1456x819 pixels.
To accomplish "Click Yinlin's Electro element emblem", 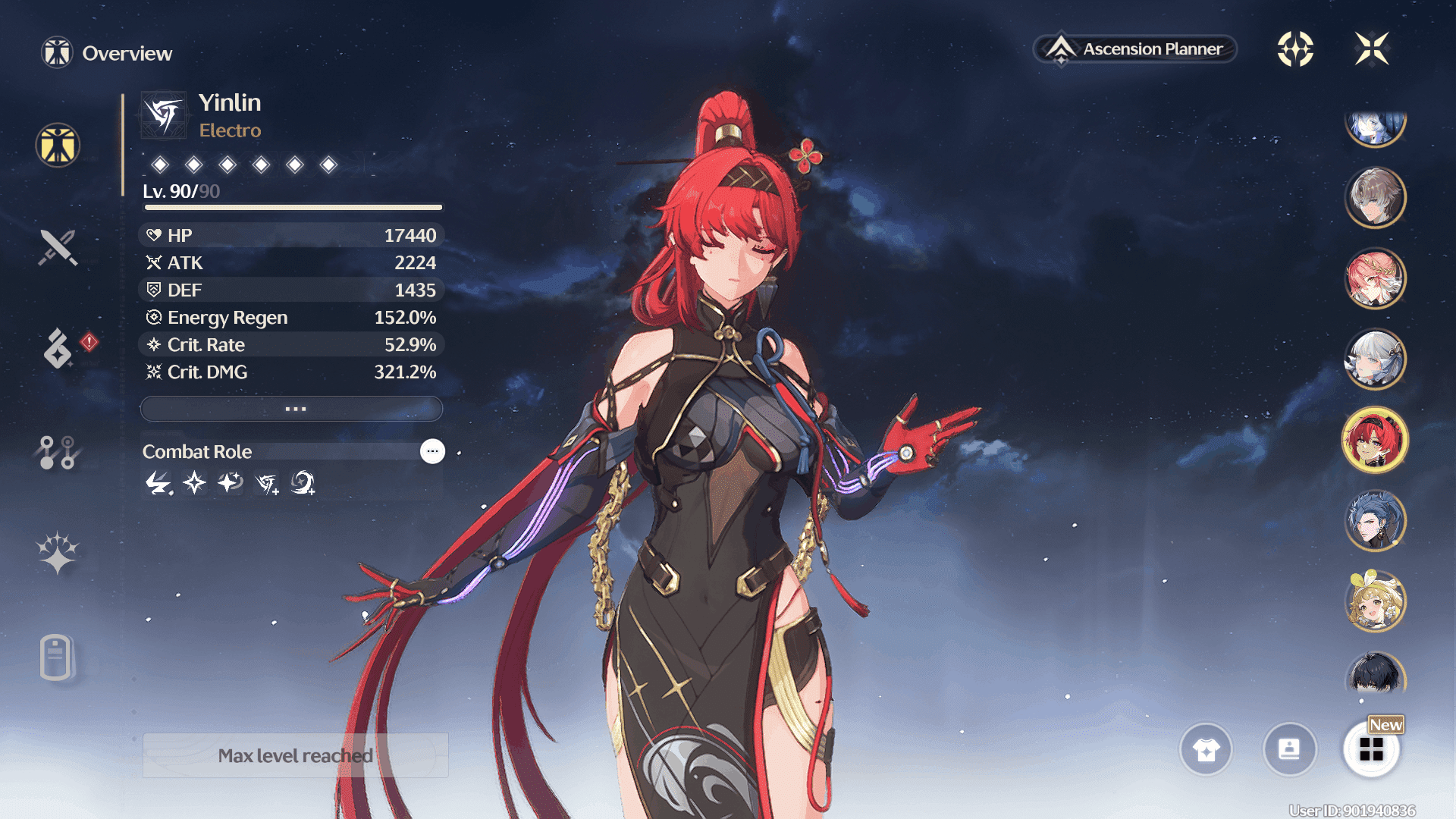I will (164, 115).
